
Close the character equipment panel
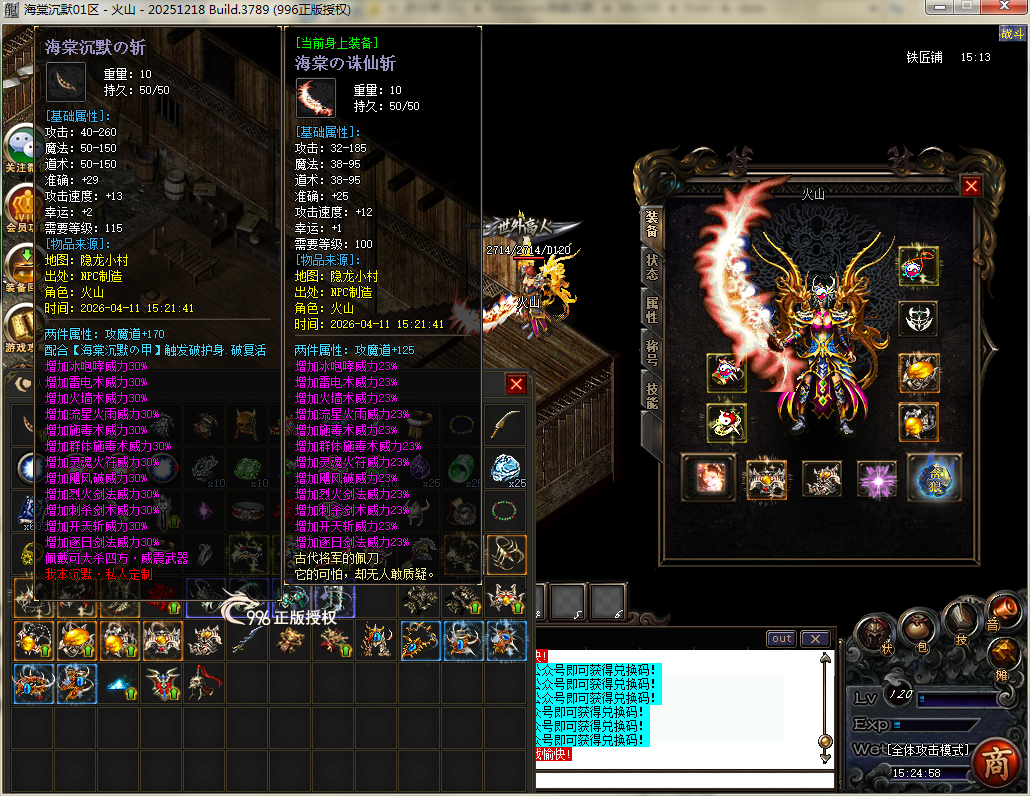pyautogui.click(x=970, y=186)
